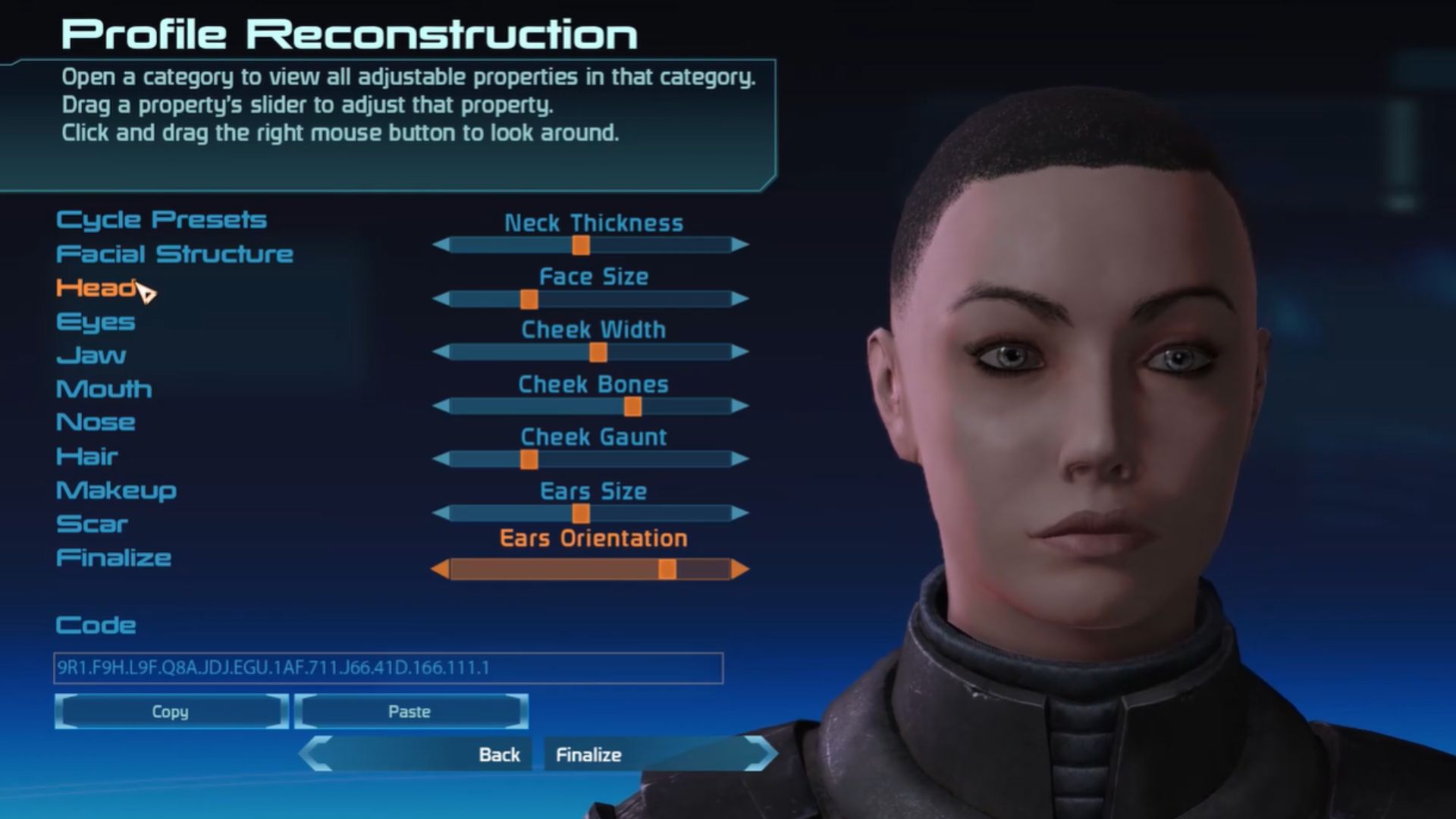
Task: Choose the Jaw category
Action: [91, 356]
